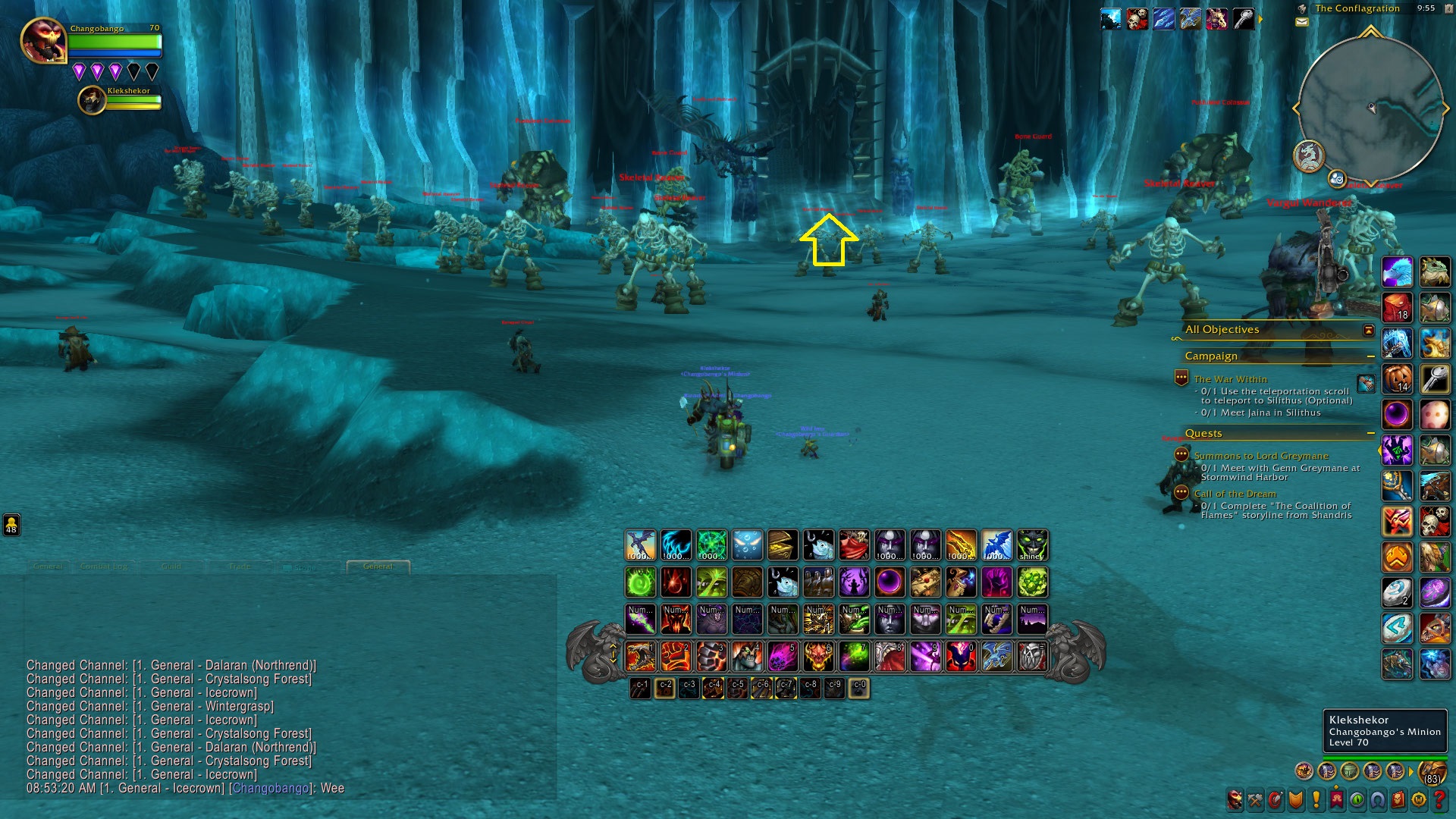Use the purple orb ability icon

(890, 582)
